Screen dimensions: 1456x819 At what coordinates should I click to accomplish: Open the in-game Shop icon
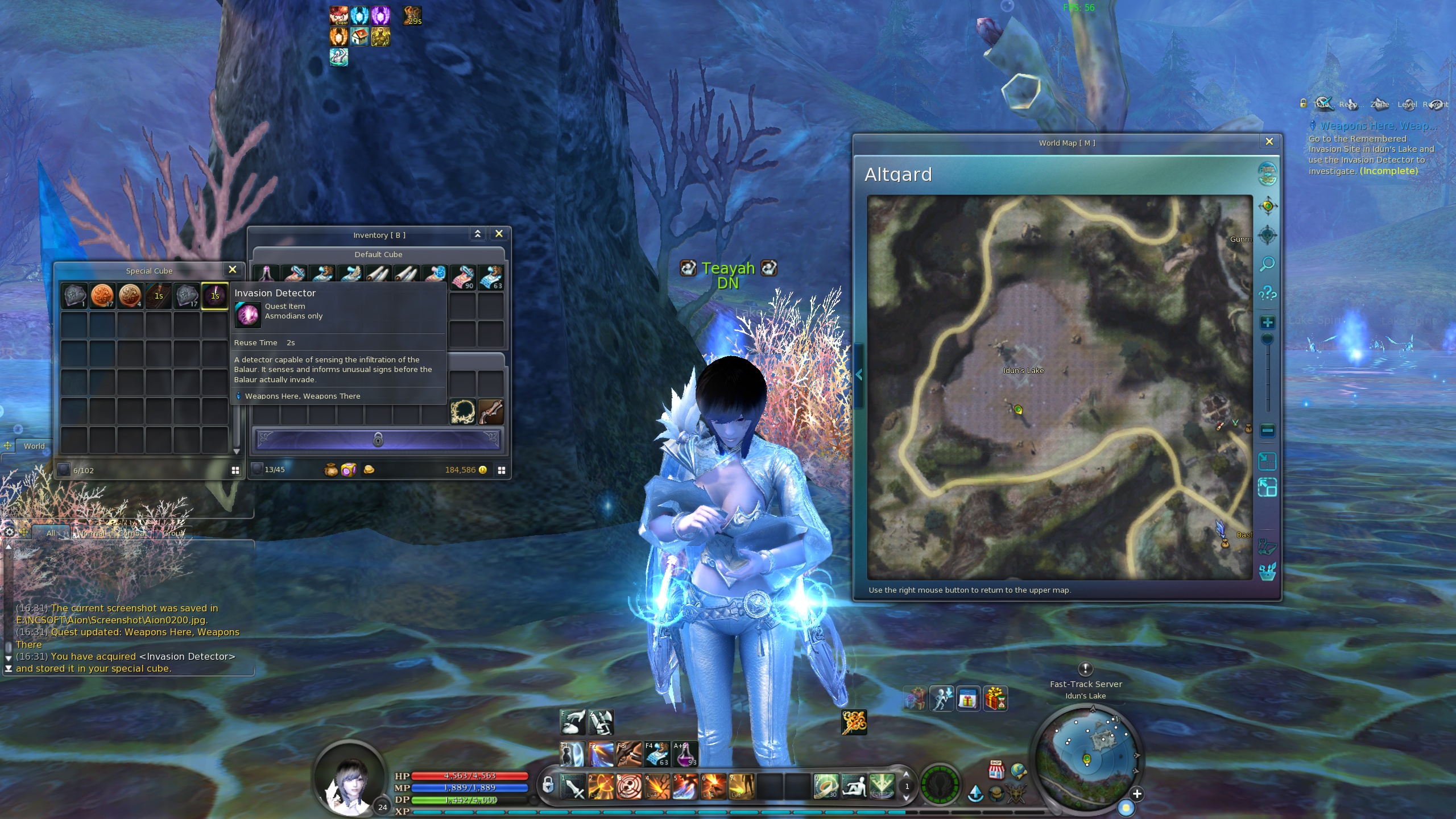pos(996,770)
